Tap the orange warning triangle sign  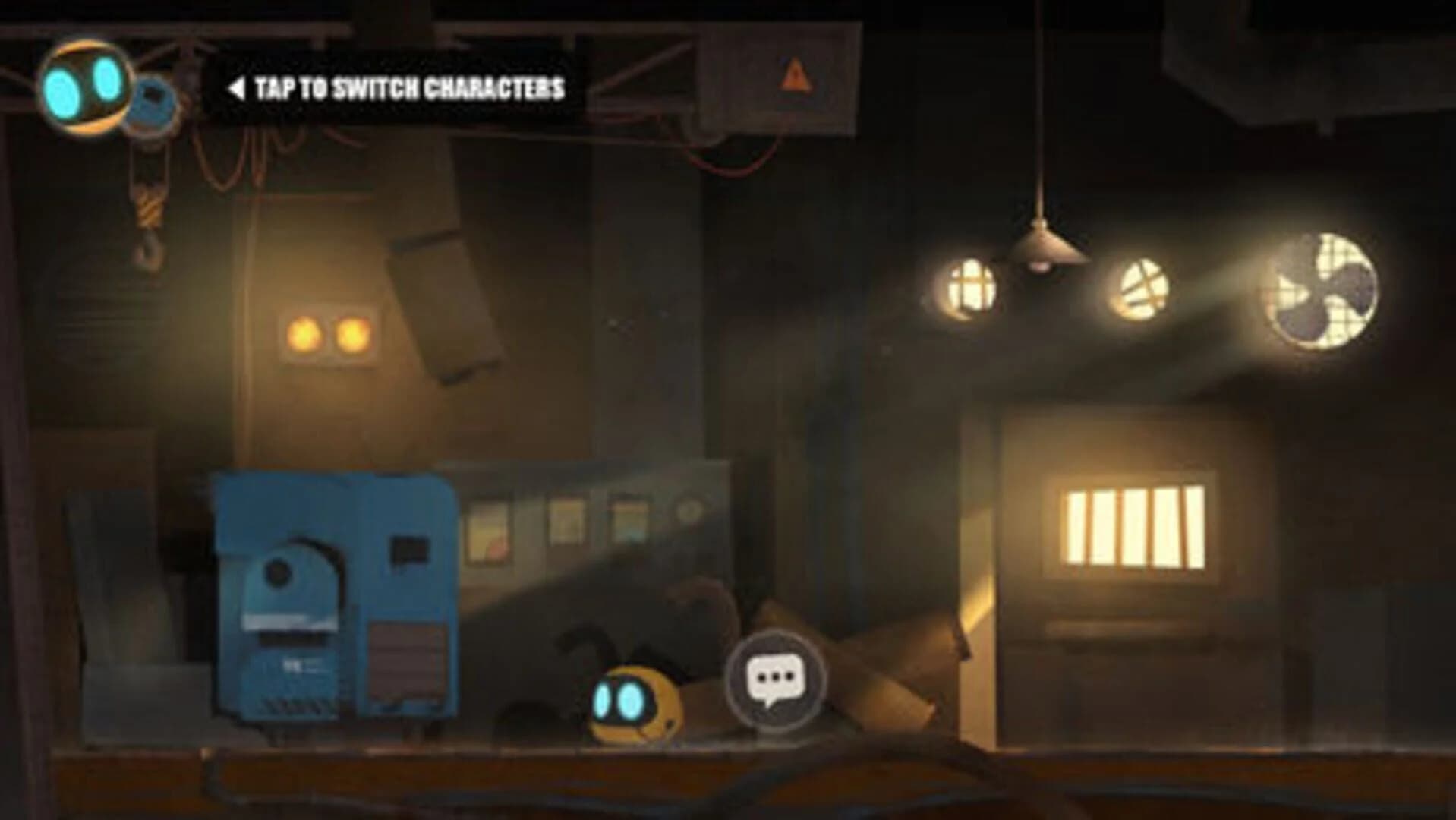[795, 73]
